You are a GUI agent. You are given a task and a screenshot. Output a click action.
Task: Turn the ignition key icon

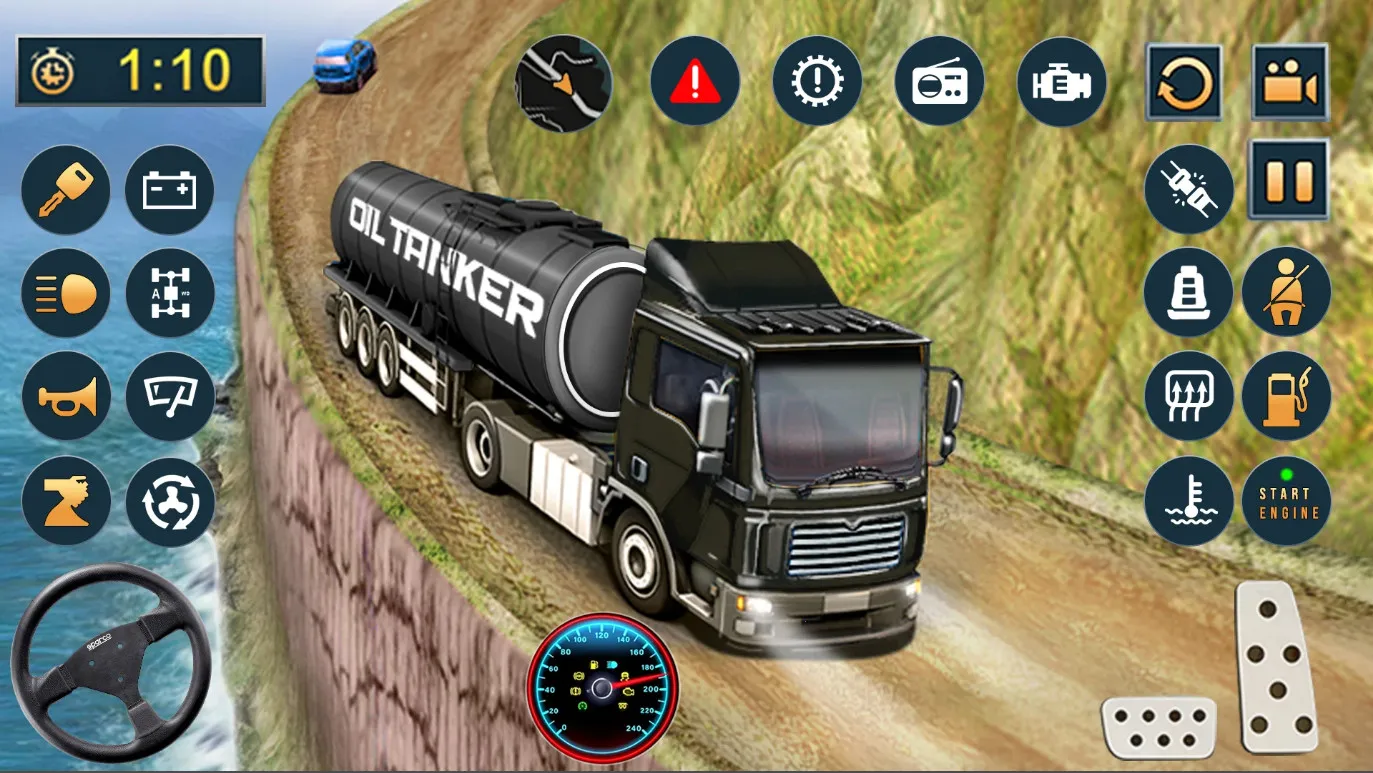[x=66, y=190]
